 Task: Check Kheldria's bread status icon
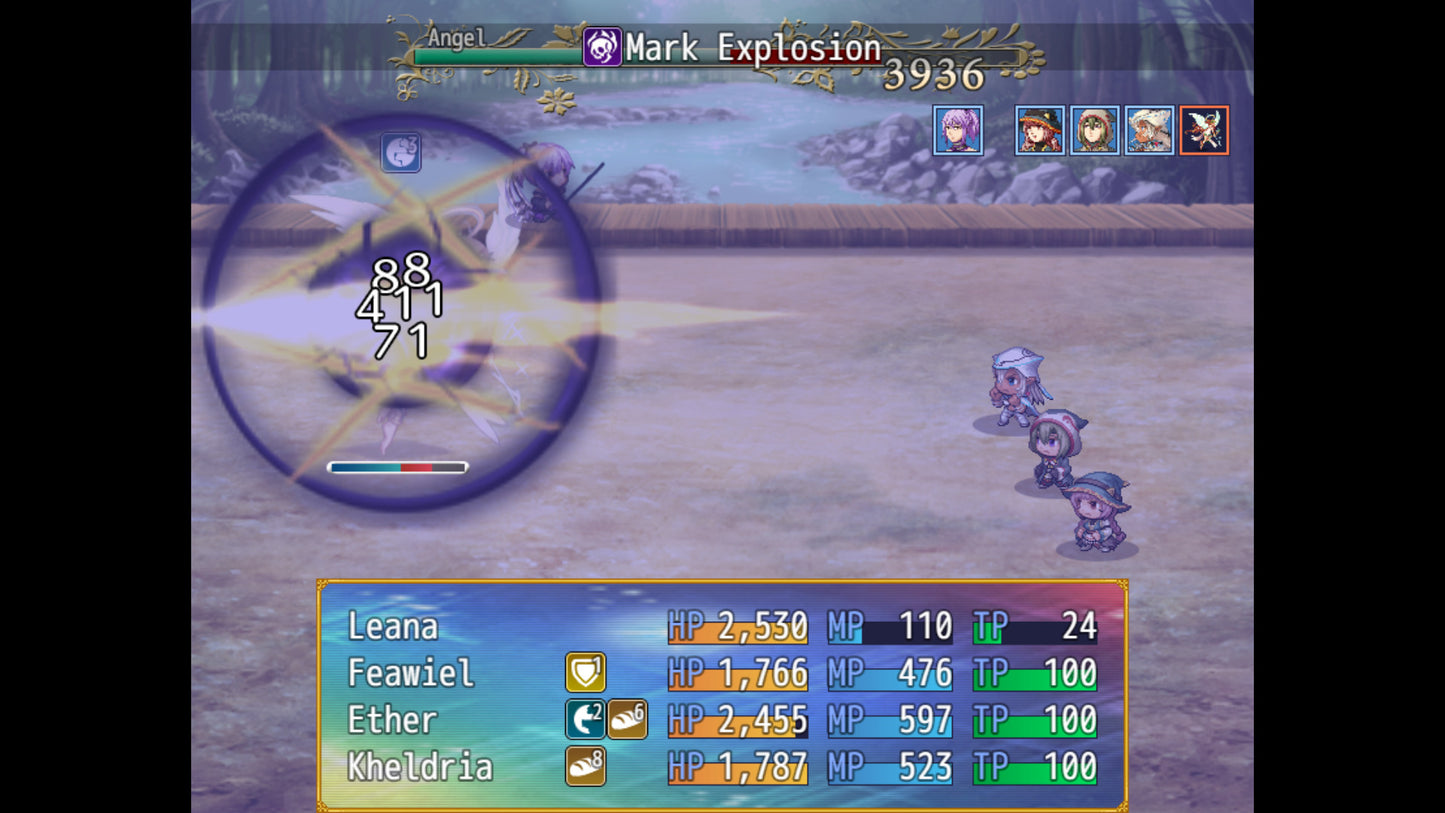tap(585, 767)
